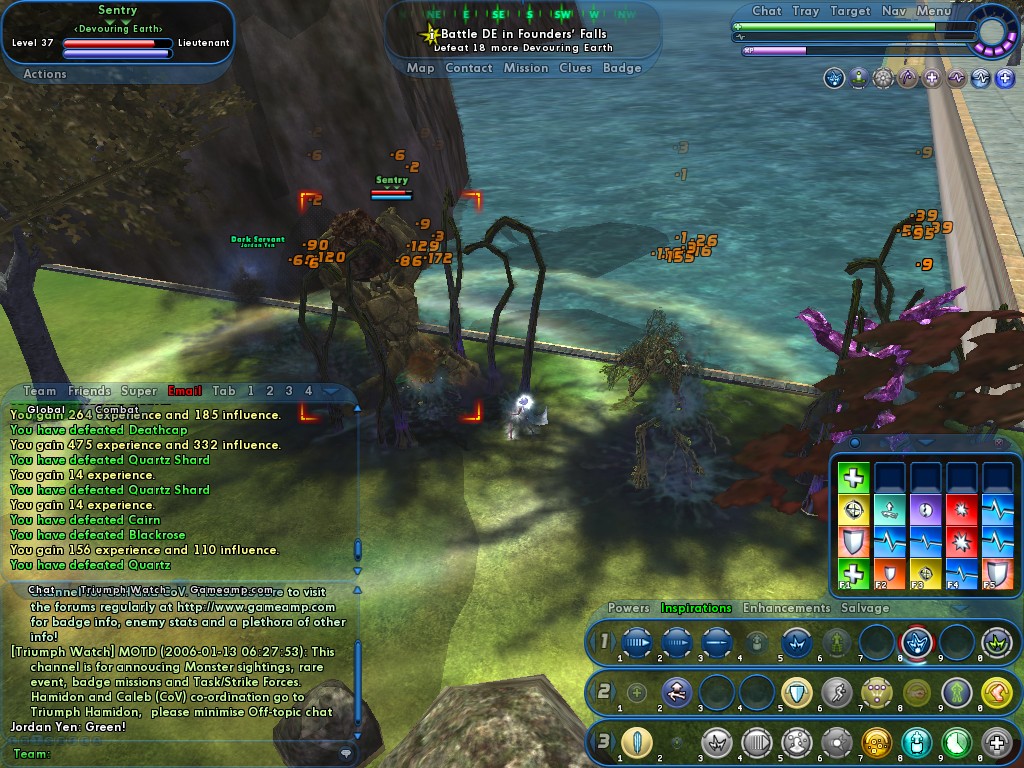
Task: Open the target Actions menu
Action: (x=45, y=74)
